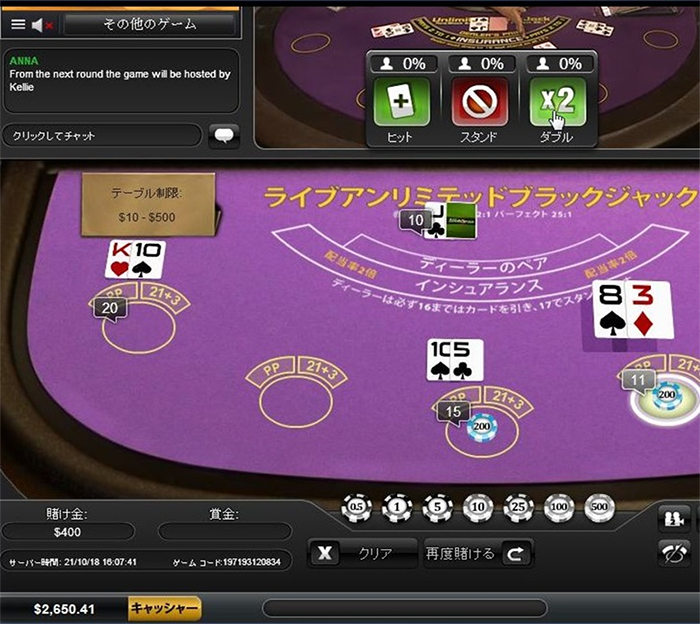Select the 25 betting chip
Screen dimensions: 700x624
pos(518,508)
